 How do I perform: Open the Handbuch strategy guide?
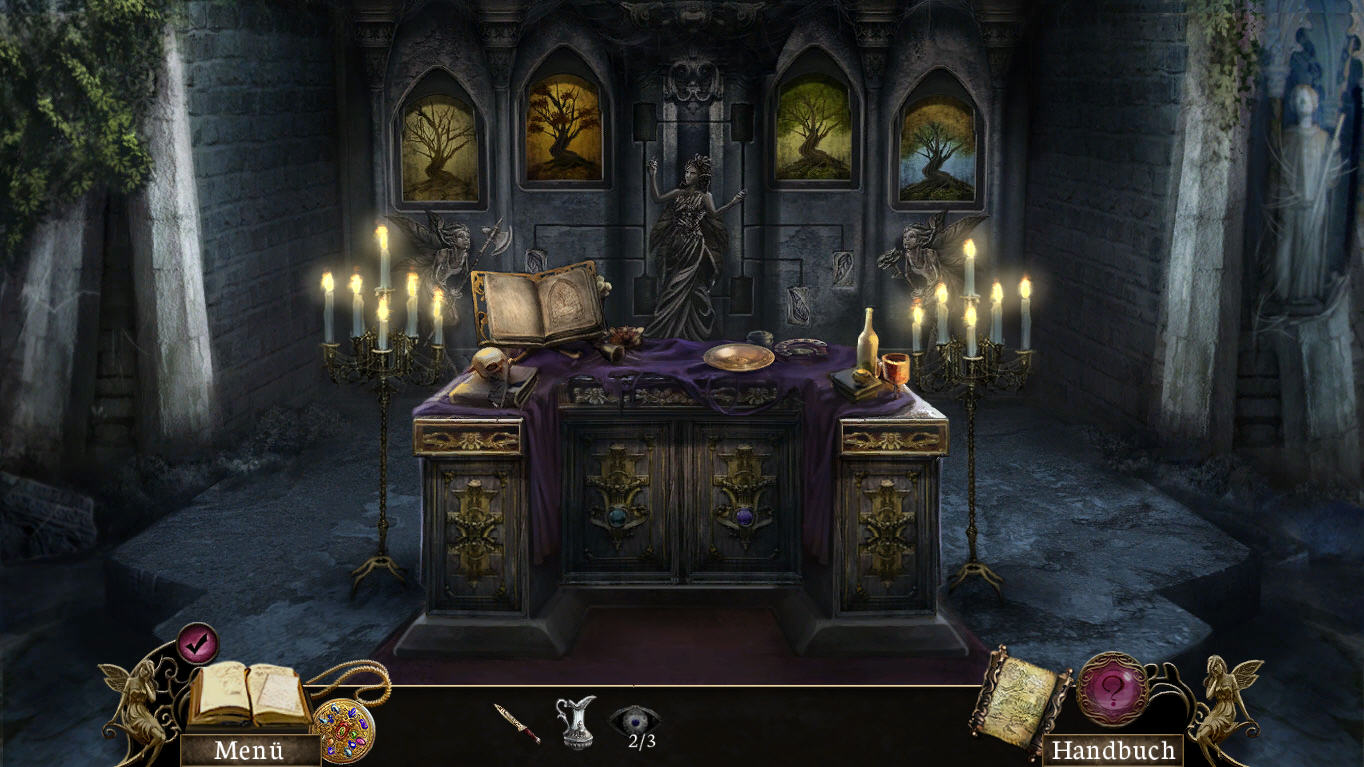click(x=1112, y=750)
